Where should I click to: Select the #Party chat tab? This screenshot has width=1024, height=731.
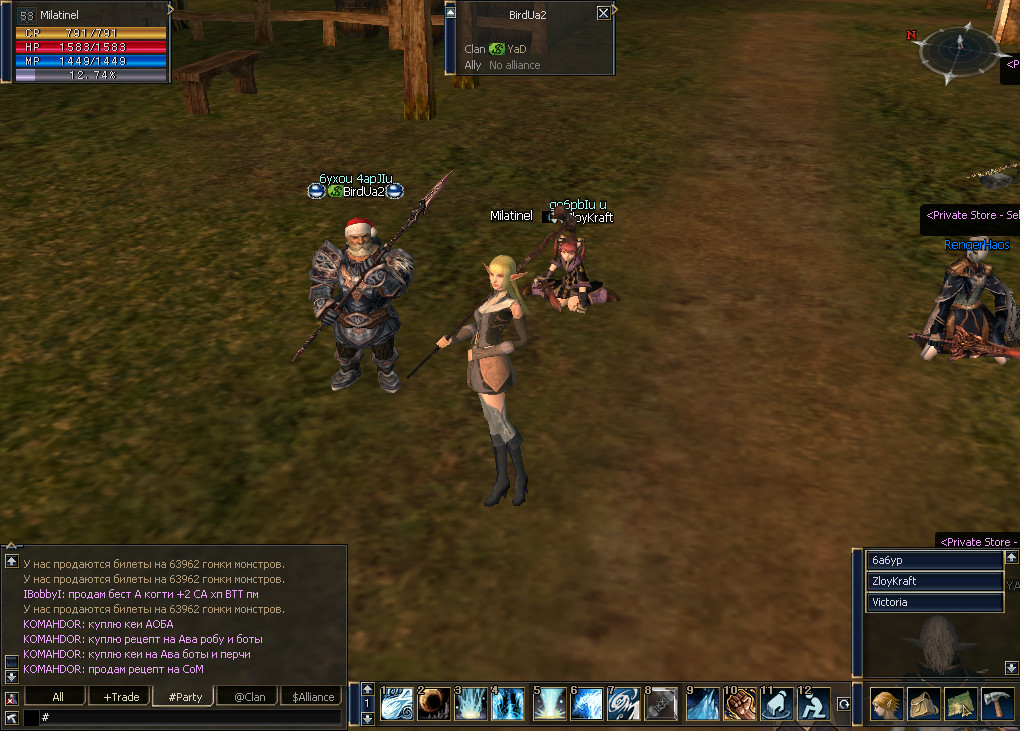[x=185, y=696]
